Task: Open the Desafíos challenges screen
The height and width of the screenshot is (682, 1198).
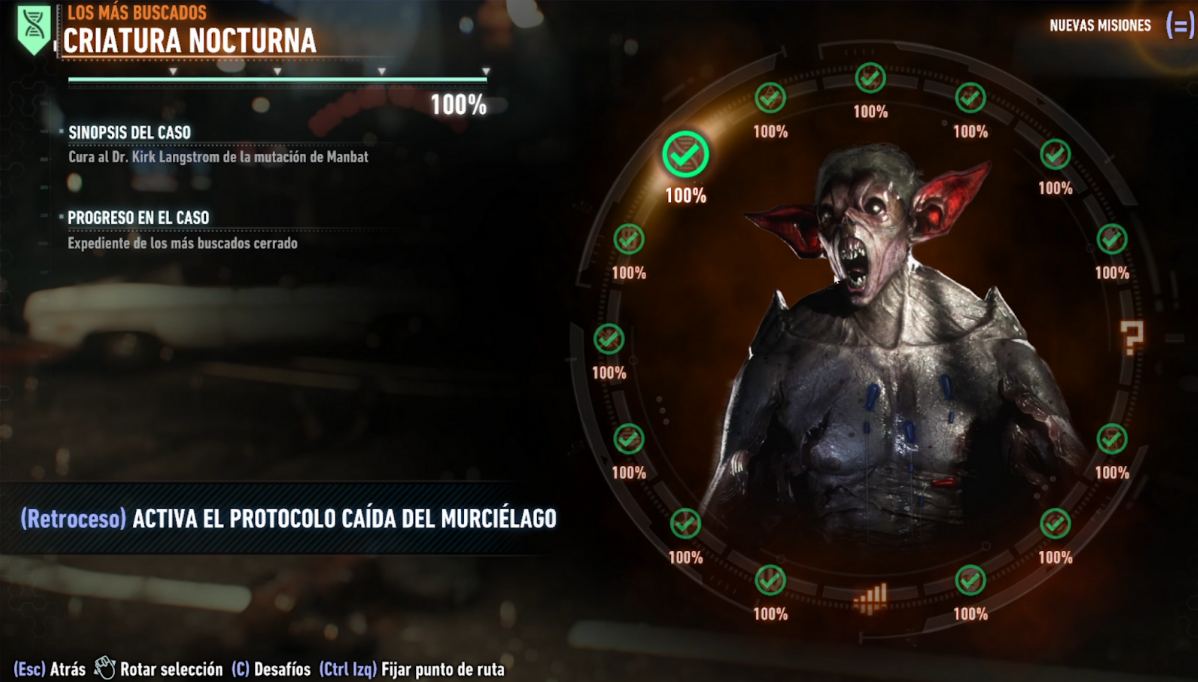Action: click(270, 669)
